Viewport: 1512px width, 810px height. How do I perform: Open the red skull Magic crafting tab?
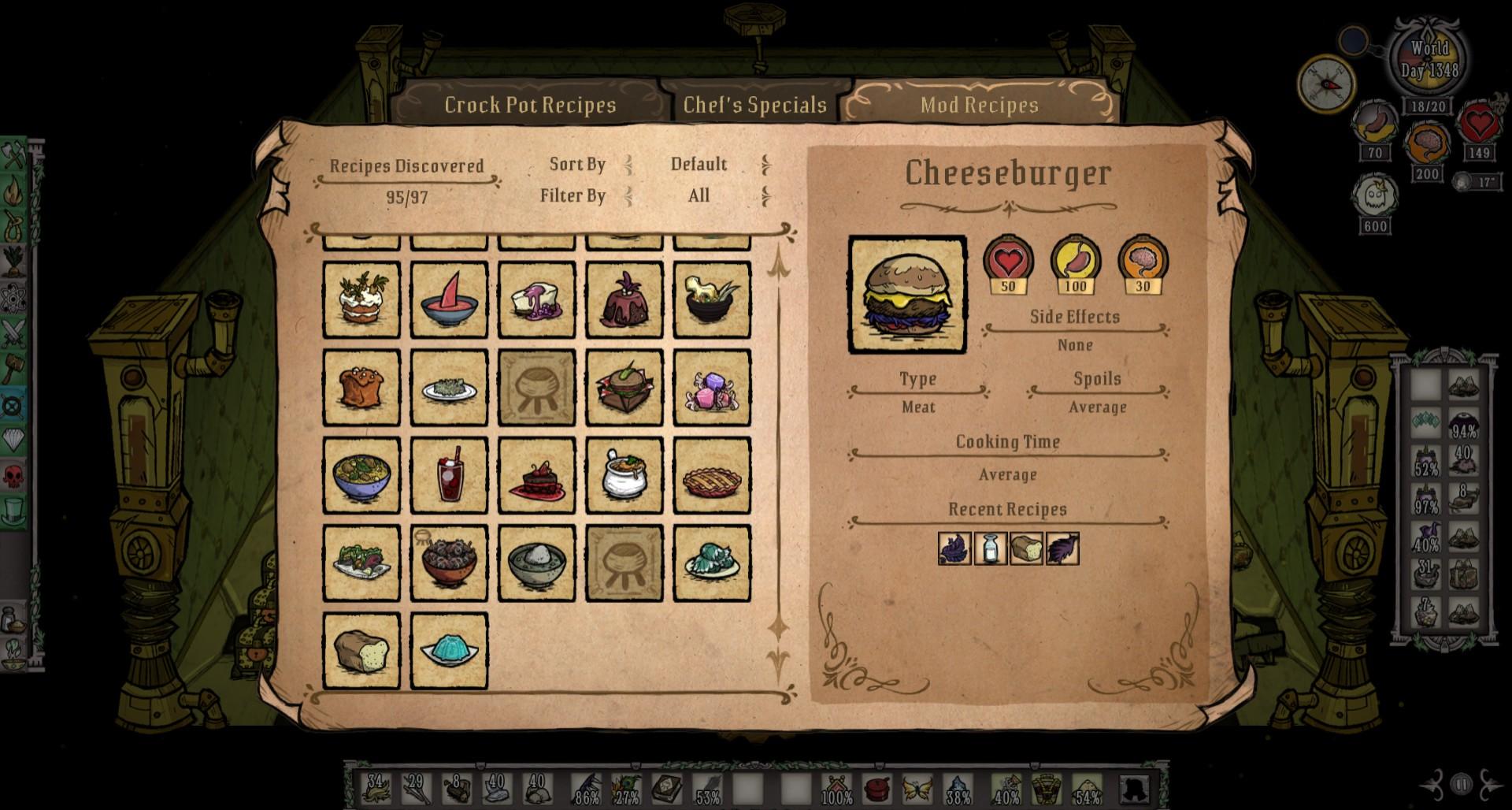(x=14, y=476)
